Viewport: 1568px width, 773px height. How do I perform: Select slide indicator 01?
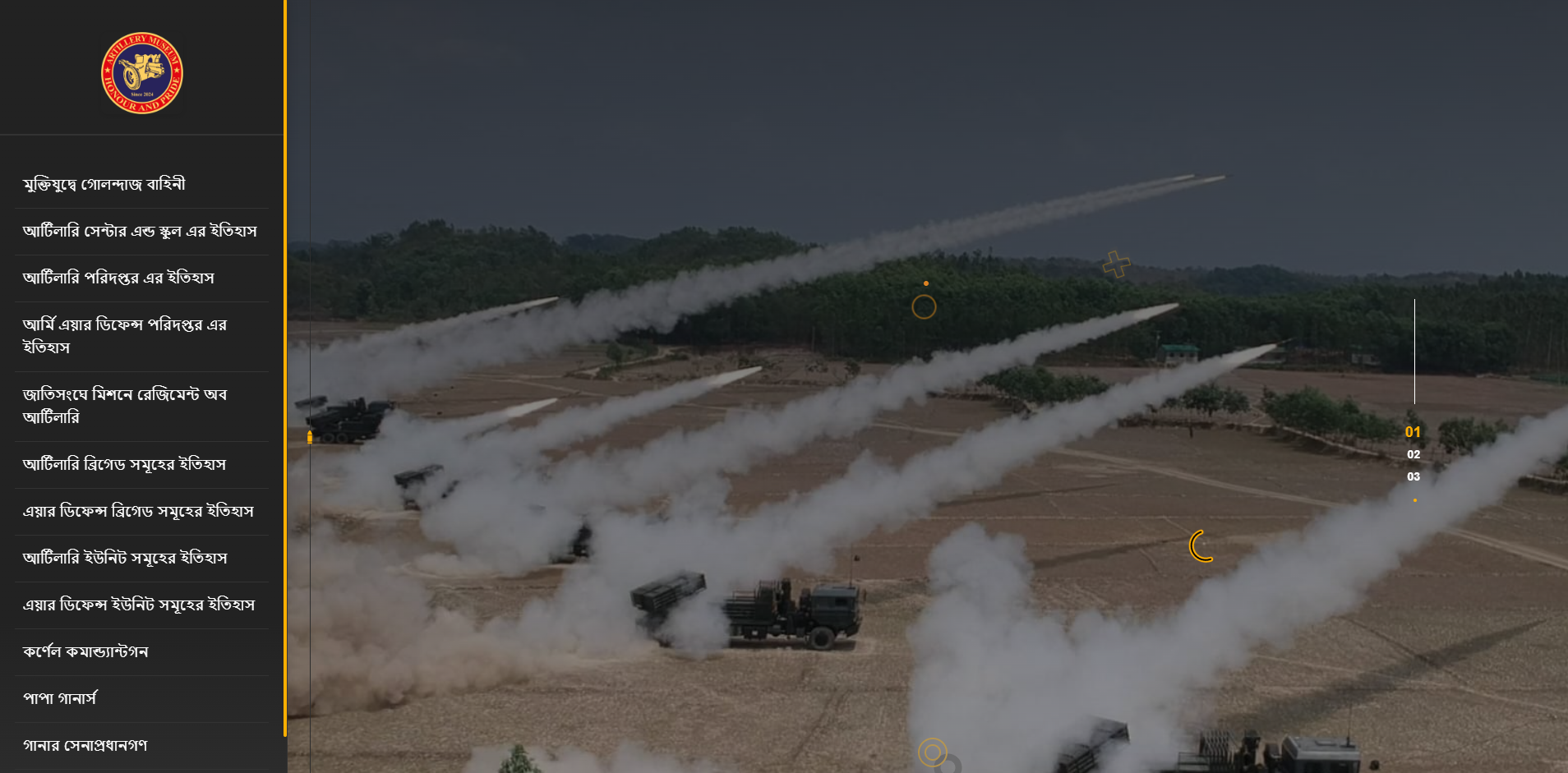tap(1413, 430)
